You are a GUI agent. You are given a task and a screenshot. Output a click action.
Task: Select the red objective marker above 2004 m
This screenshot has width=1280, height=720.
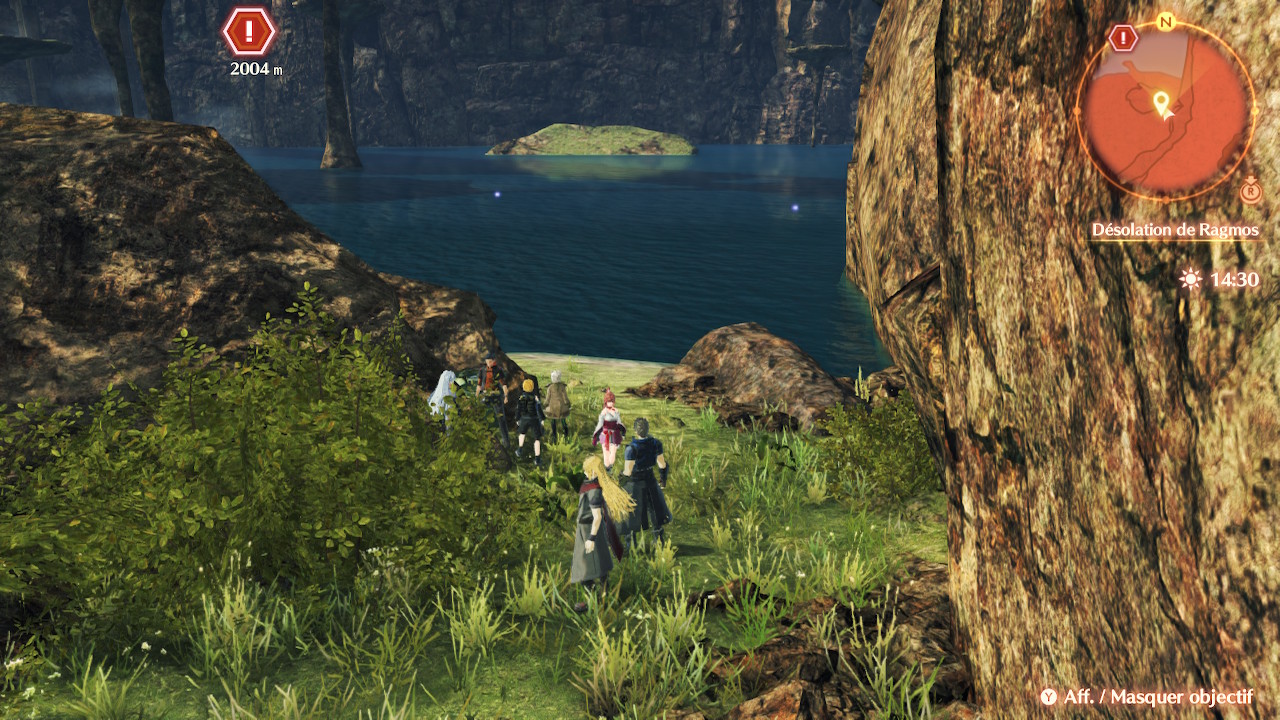pyautogui.click(x=249, y=32)
